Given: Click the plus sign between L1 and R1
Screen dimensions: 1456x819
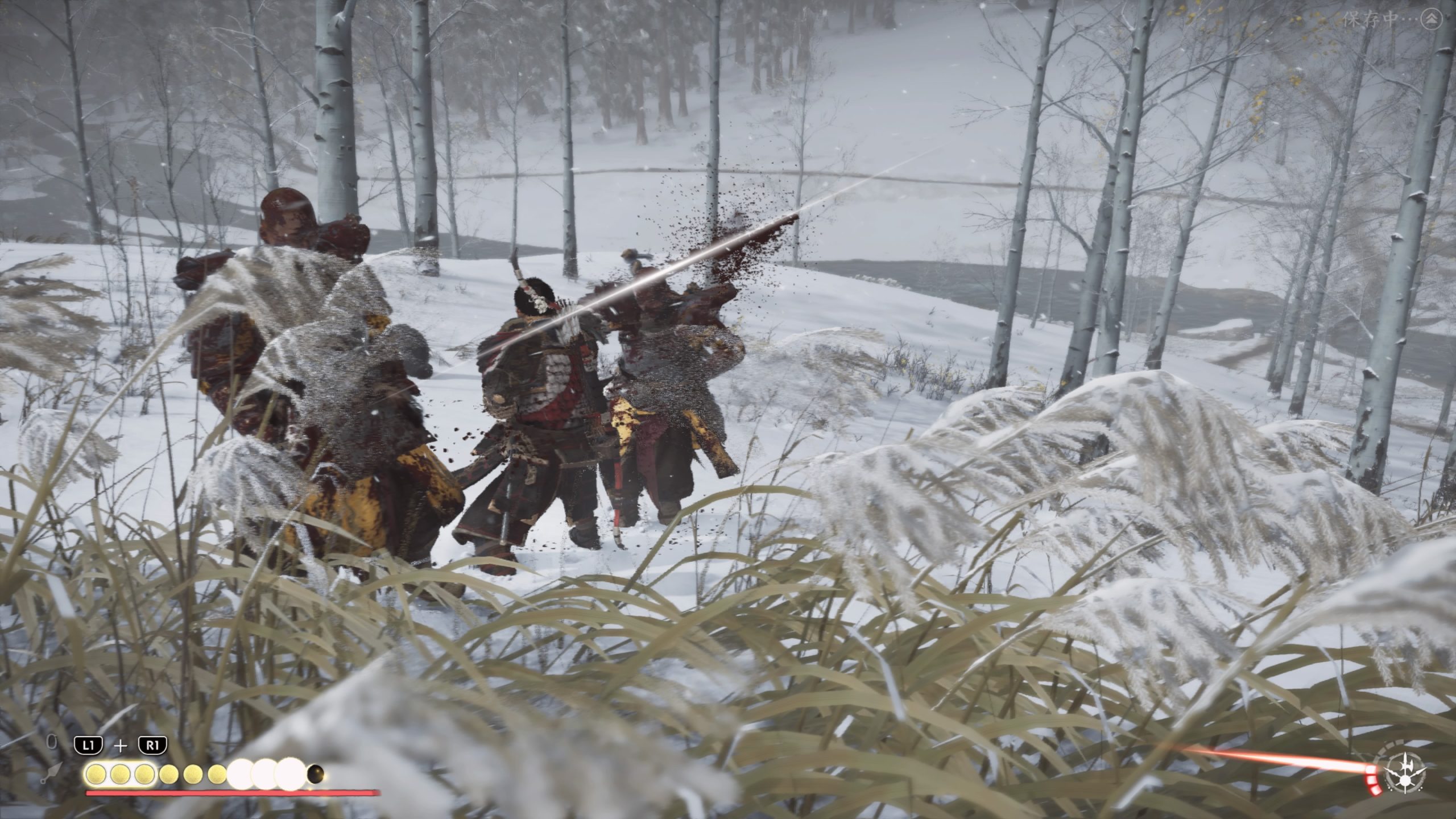Looking at the screenshot, I should (x=120, y=745).
